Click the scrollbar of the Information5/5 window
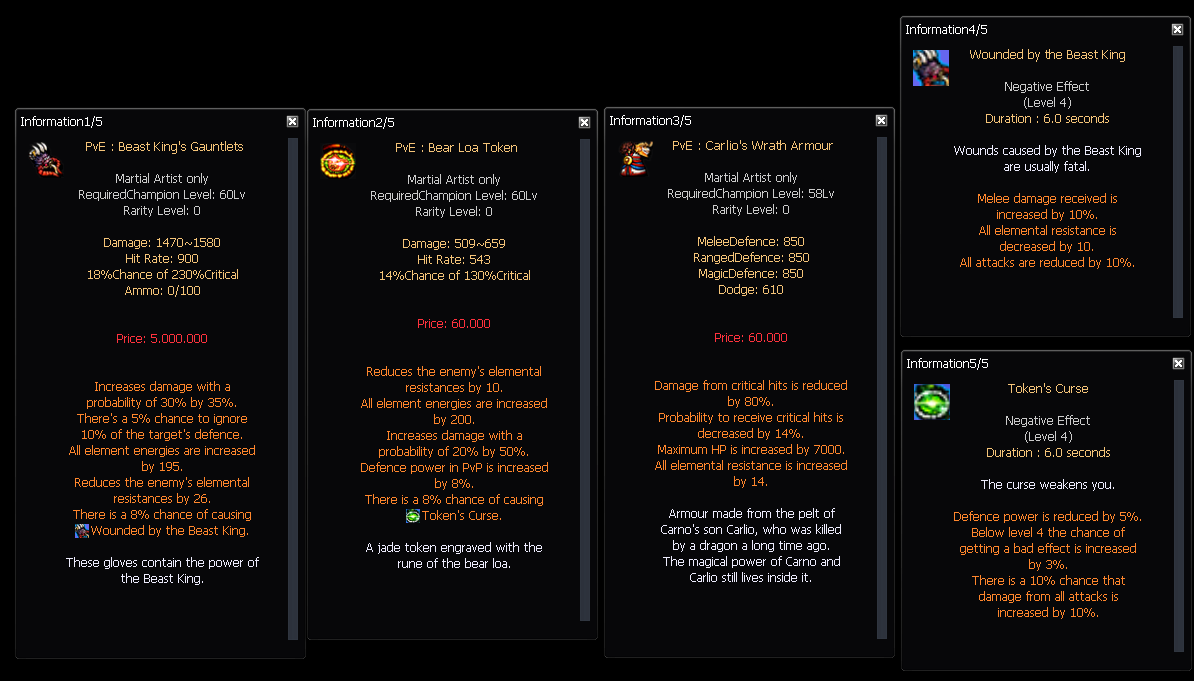Image resolution: width=1194 pixels, height=681 pixels. pos(1178,512)
